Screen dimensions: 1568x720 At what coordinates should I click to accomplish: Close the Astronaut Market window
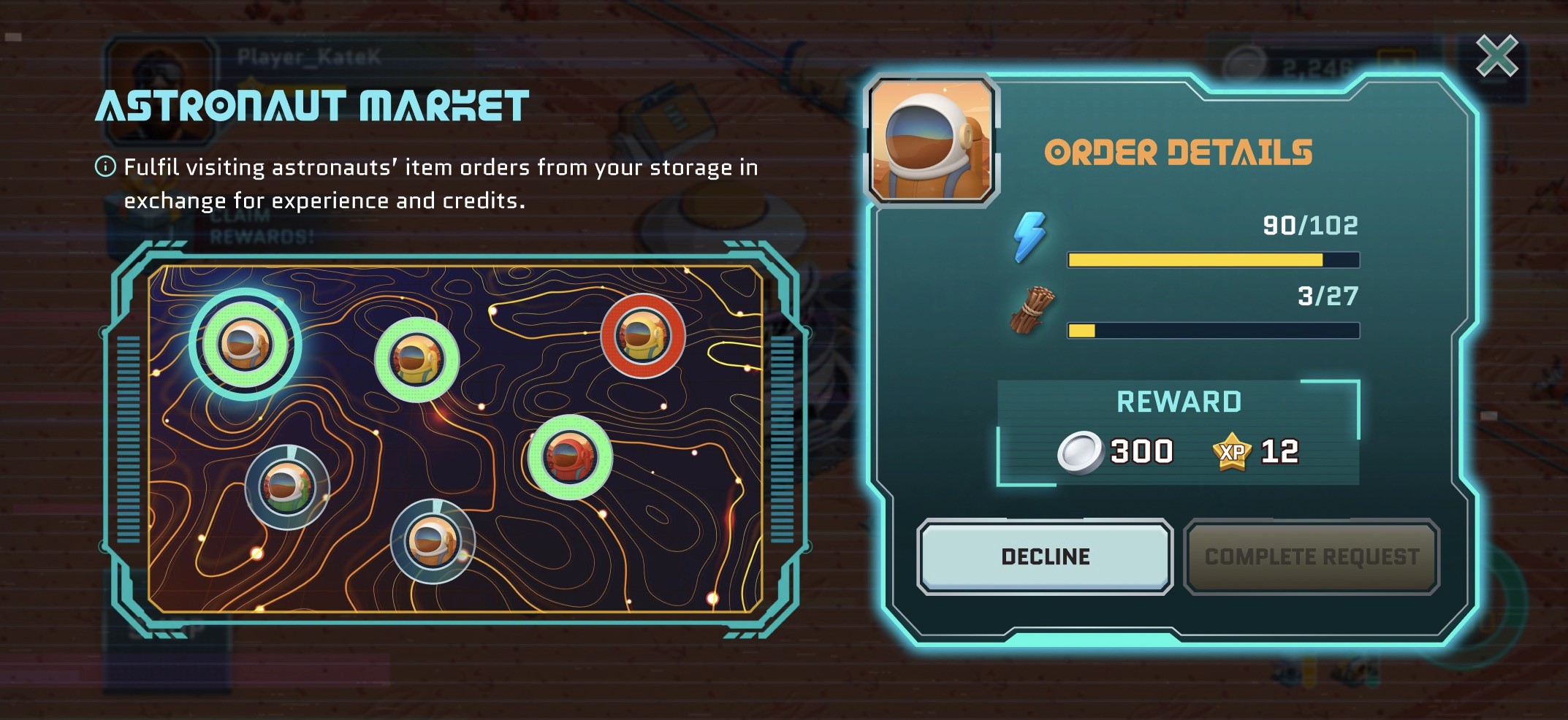point(1496,56)
